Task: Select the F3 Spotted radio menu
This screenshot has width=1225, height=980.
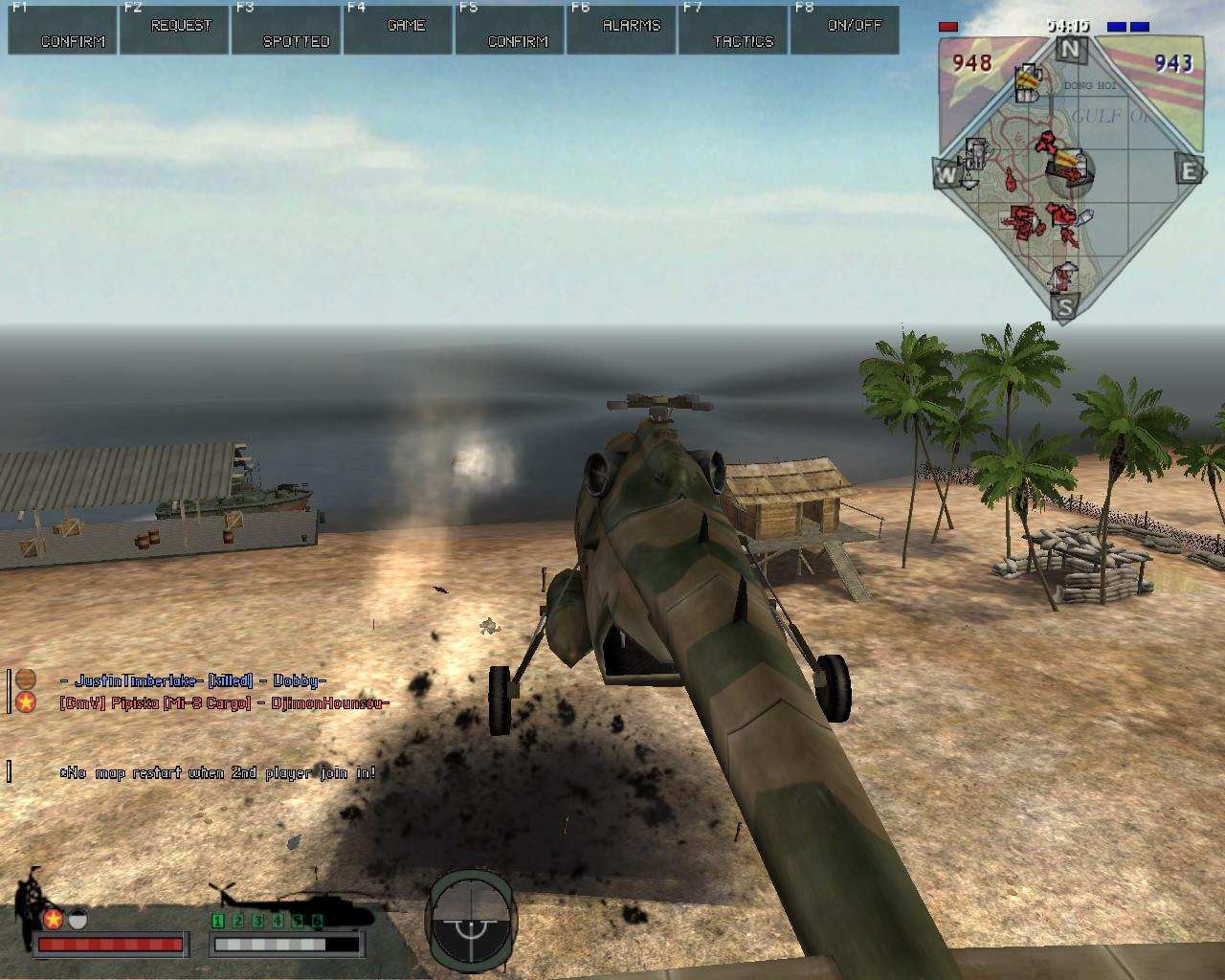Action: [x=286, y=29]
